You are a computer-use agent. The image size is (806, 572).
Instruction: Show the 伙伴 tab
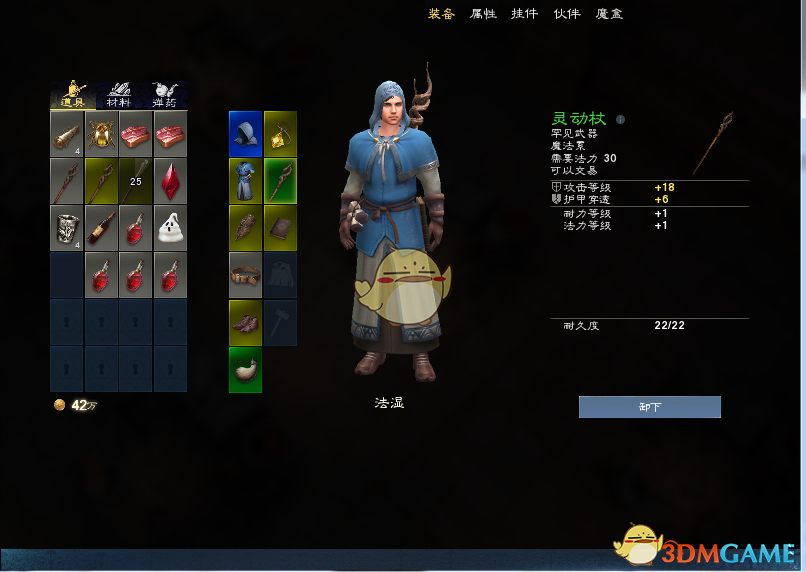[x=567, y=14]
